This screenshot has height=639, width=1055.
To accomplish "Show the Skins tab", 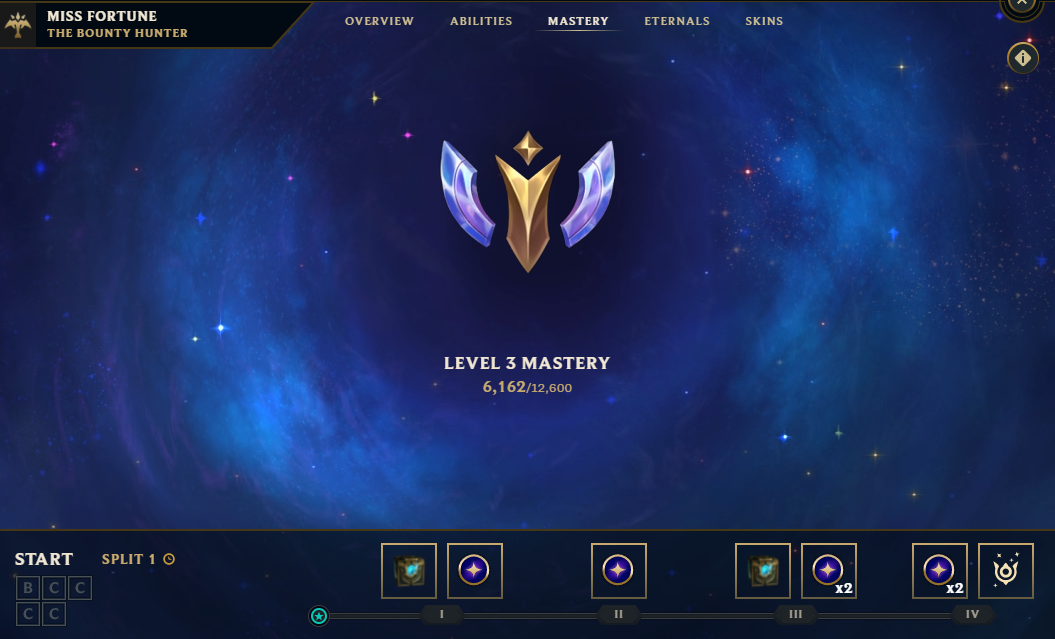I will pyautogui.click(x=764, y=21).
